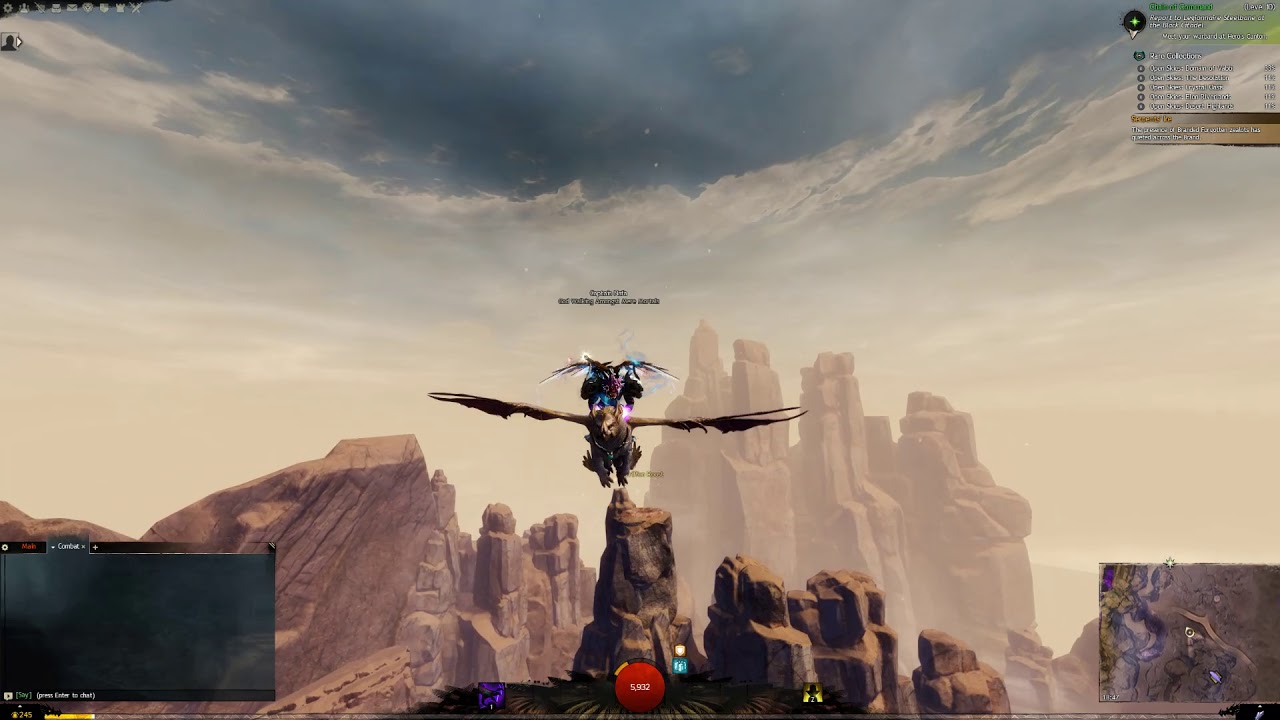Click the teal buff icon above the health globe

click(680, 666)
